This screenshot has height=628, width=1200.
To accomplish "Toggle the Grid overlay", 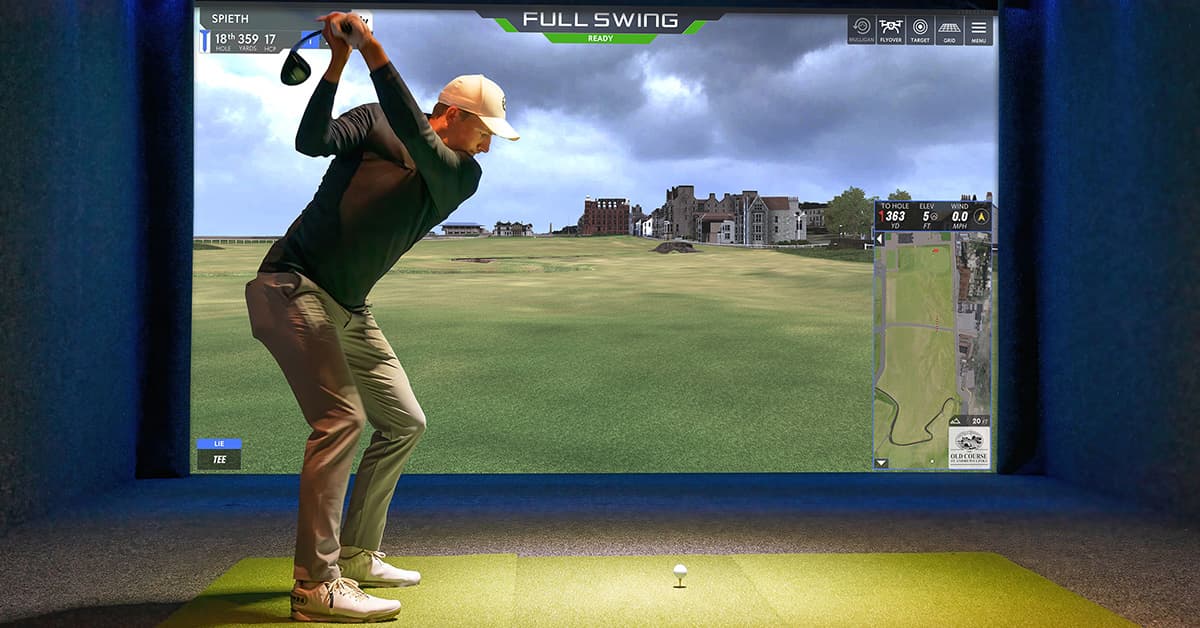I will tap(949, 29).
